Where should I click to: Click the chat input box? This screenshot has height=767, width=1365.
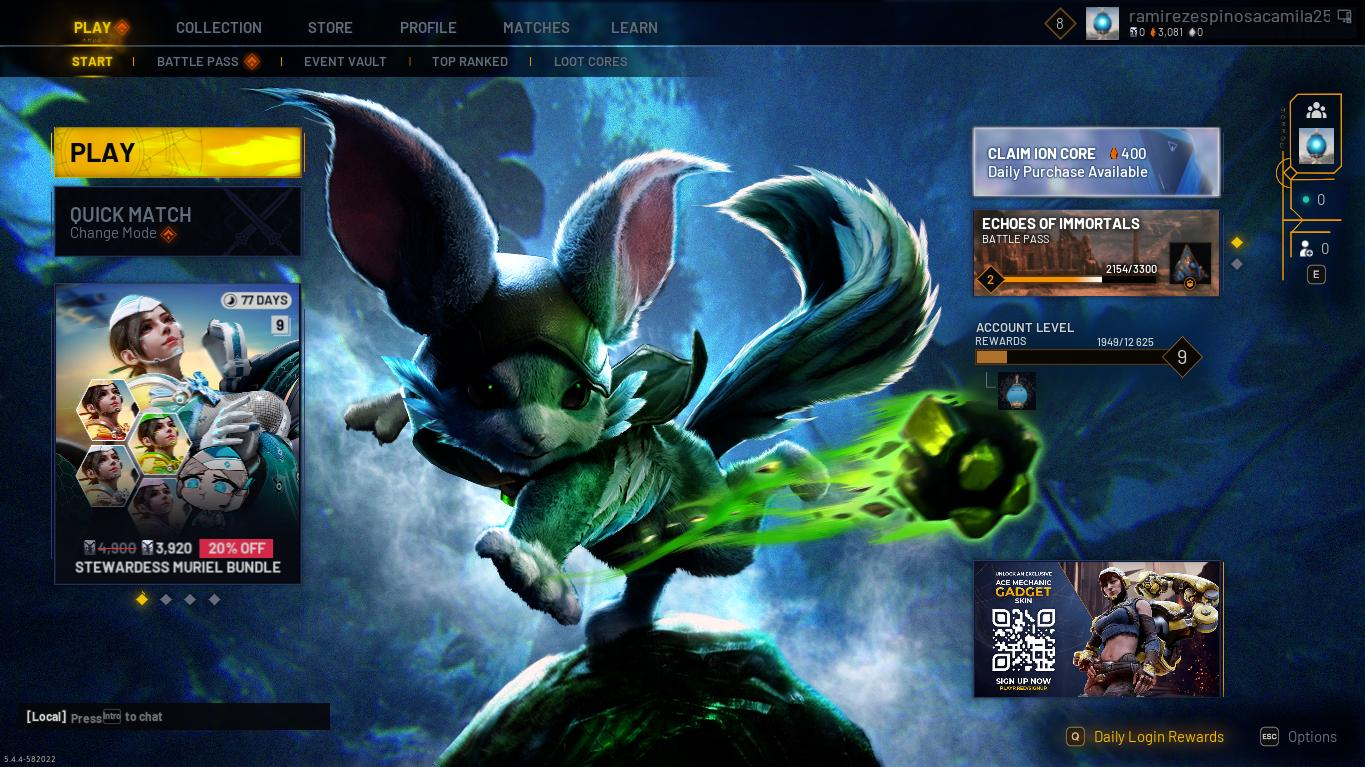pos(177,717)
